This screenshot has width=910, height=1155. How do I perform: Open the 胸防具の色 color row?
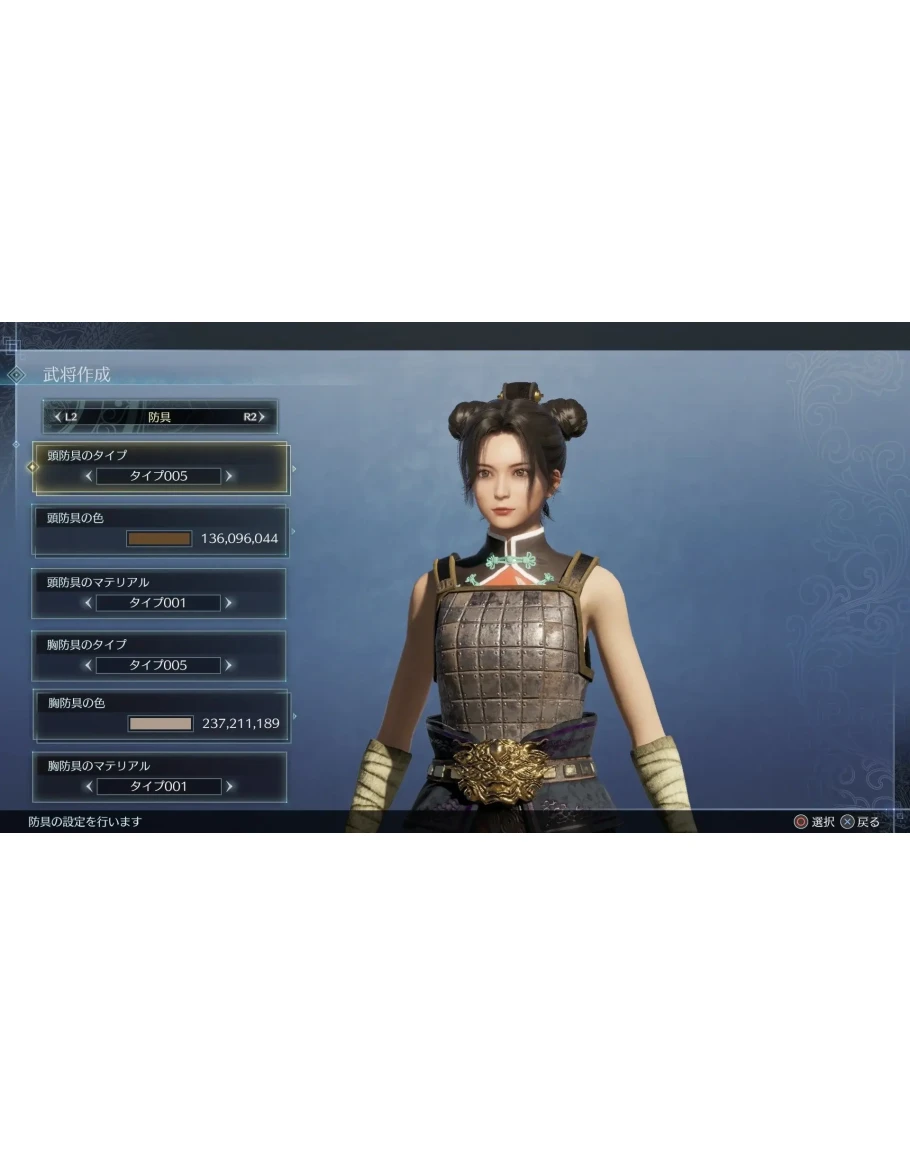click(x=160, y=704)
